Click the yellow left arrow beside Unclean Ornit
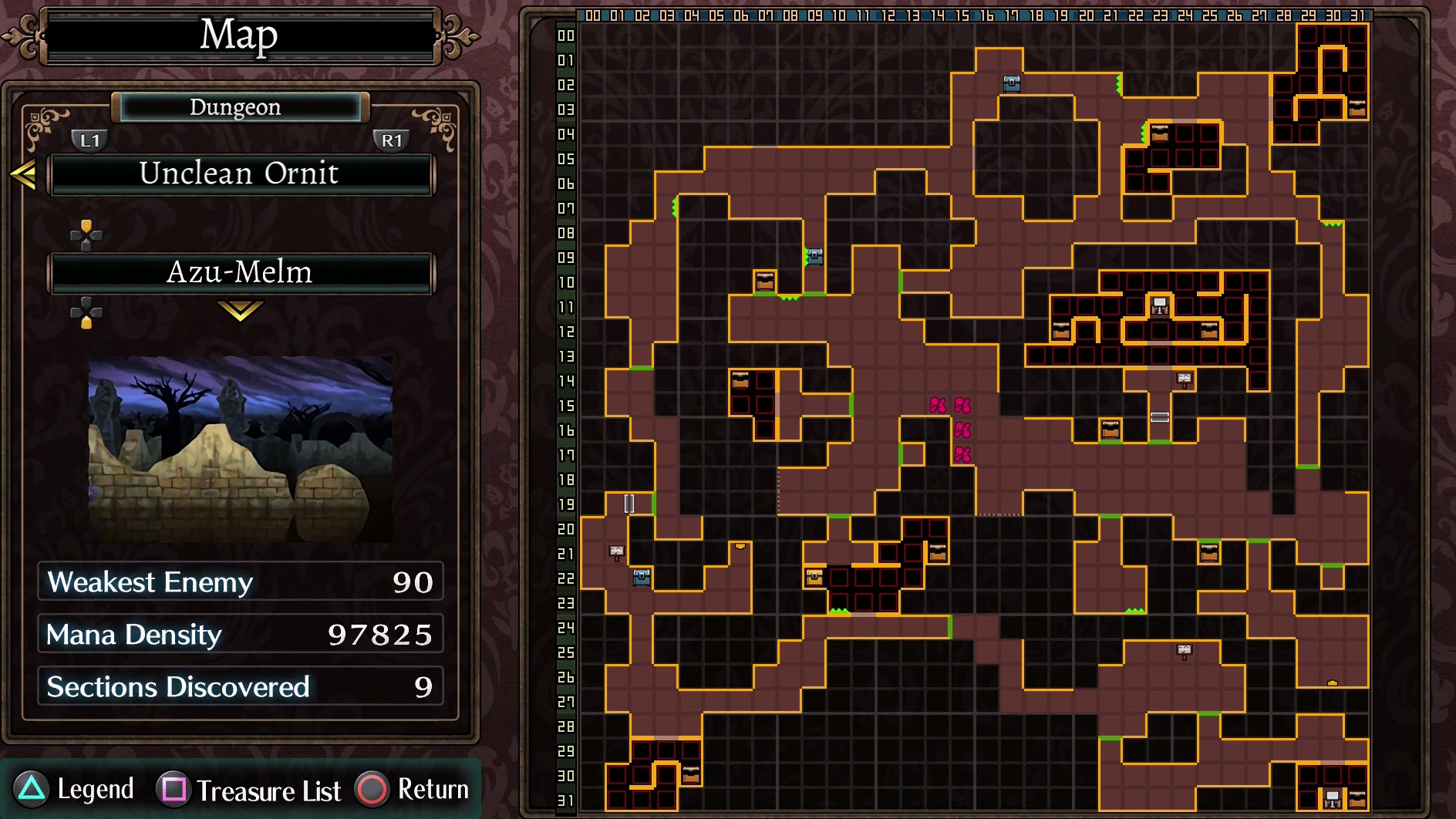 24,174
